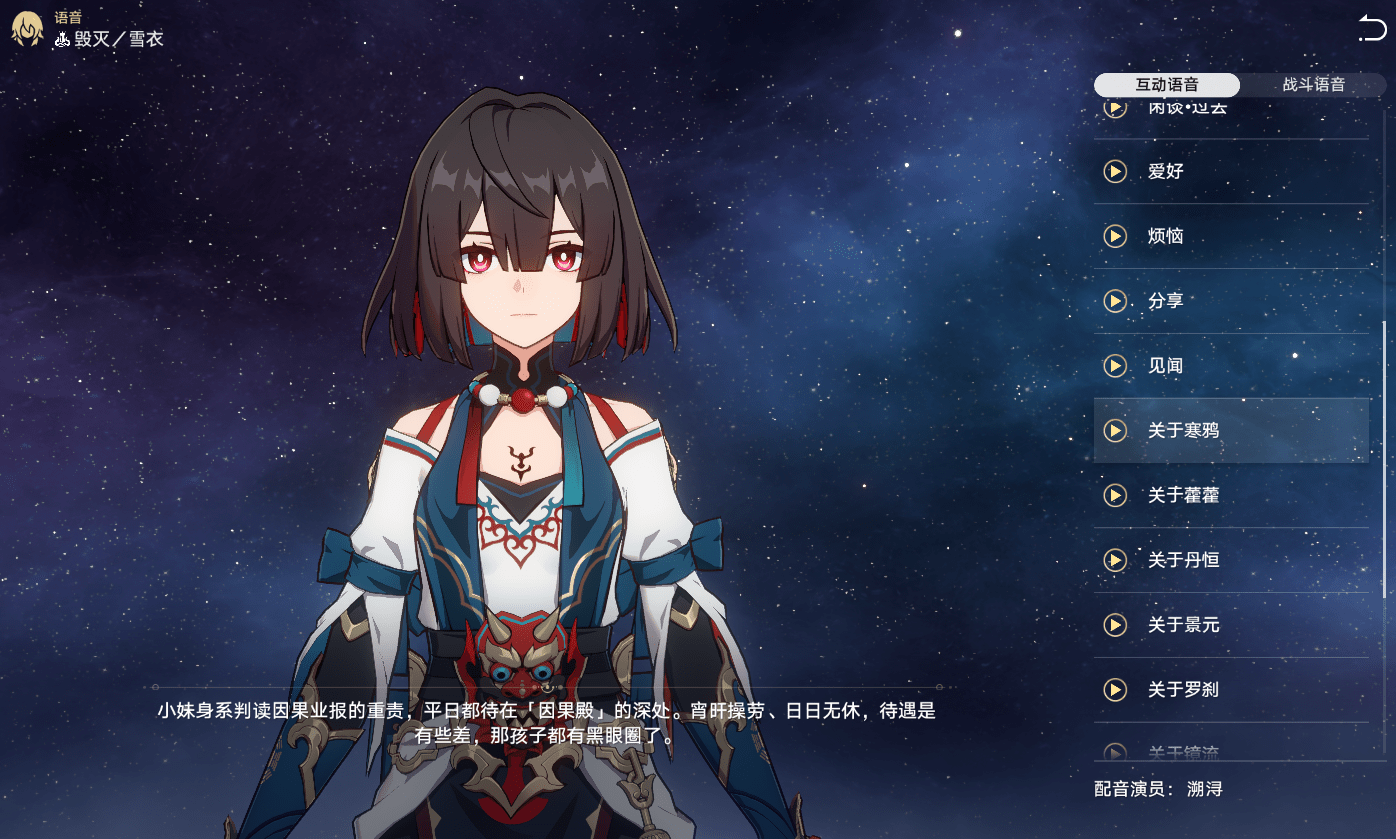The image size is (1396, 839).
Task: Play the 关于景元 voice line
Action: [x=1114, y=625]
